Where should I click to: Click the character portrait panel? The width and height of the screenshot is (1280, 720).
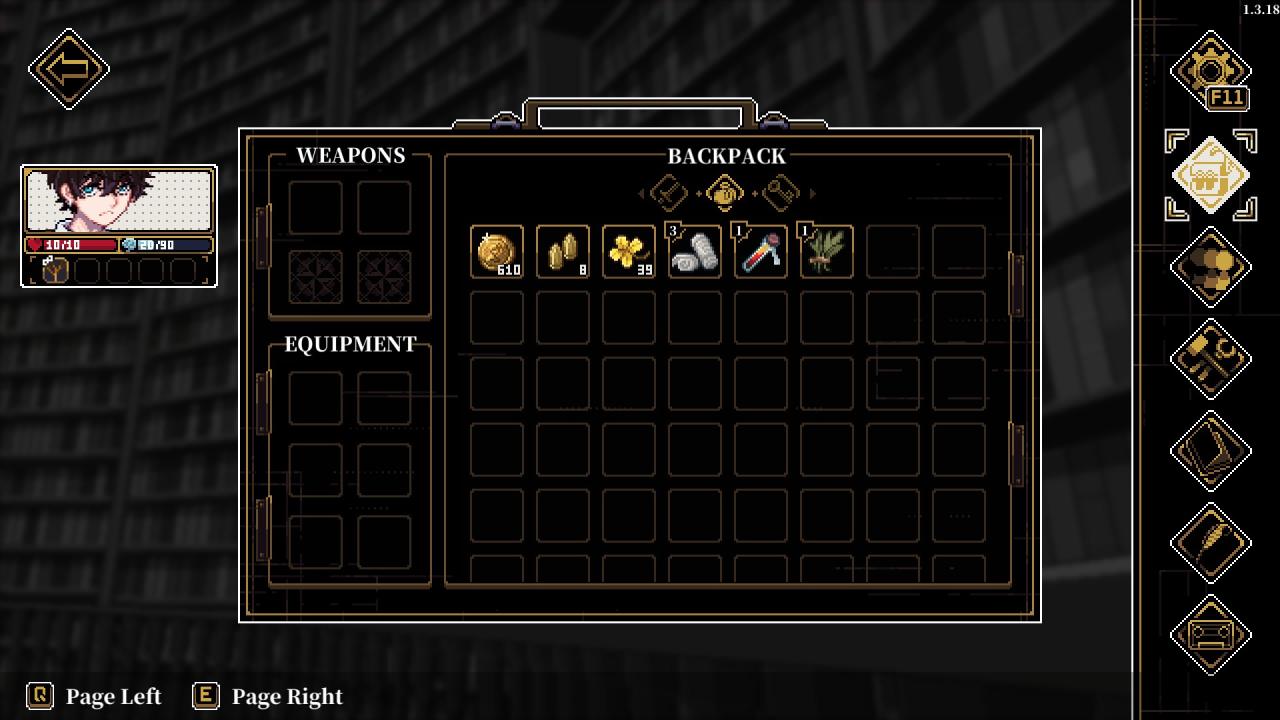[x=119, y=201]
